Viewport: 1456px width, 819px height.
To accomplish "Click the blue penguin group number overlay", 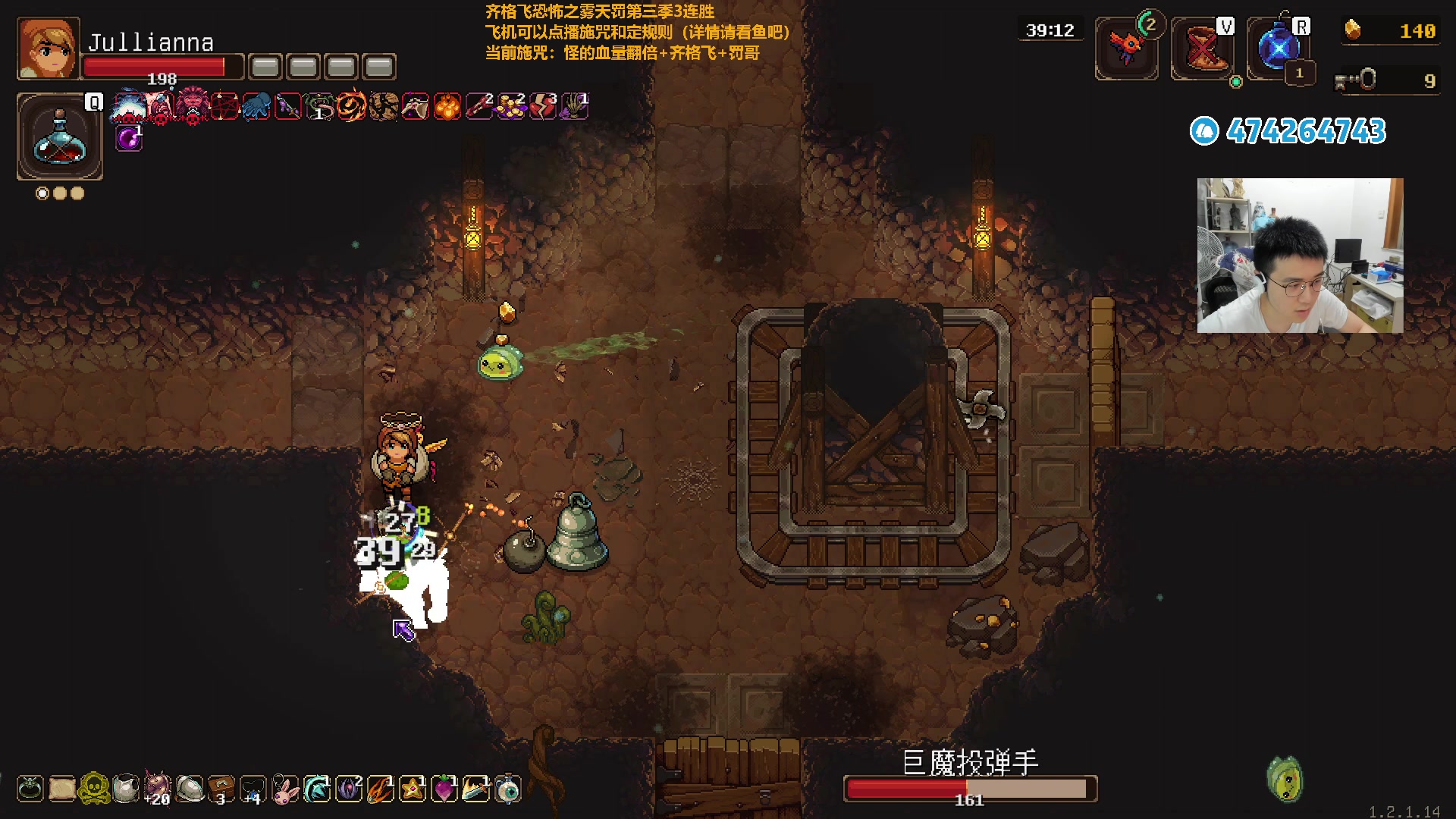I will [x=1288, y=131].
